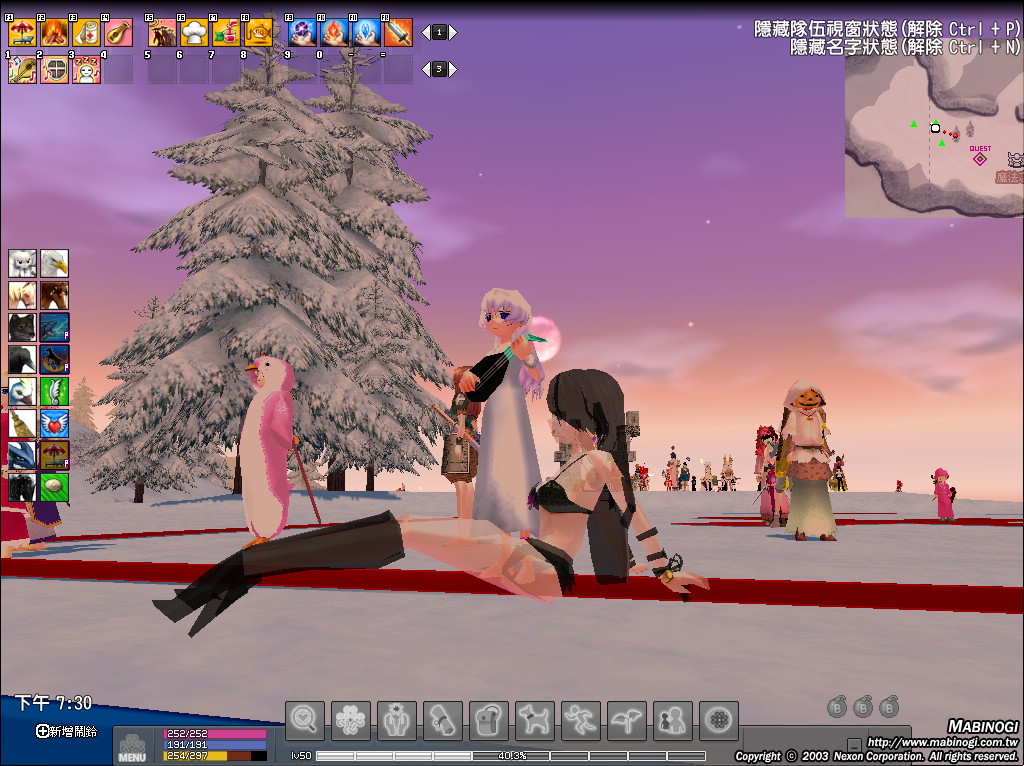Summon the bald eagle pet
The width and height of the screenshot is (1024, 766).
(x=54, y=264)
